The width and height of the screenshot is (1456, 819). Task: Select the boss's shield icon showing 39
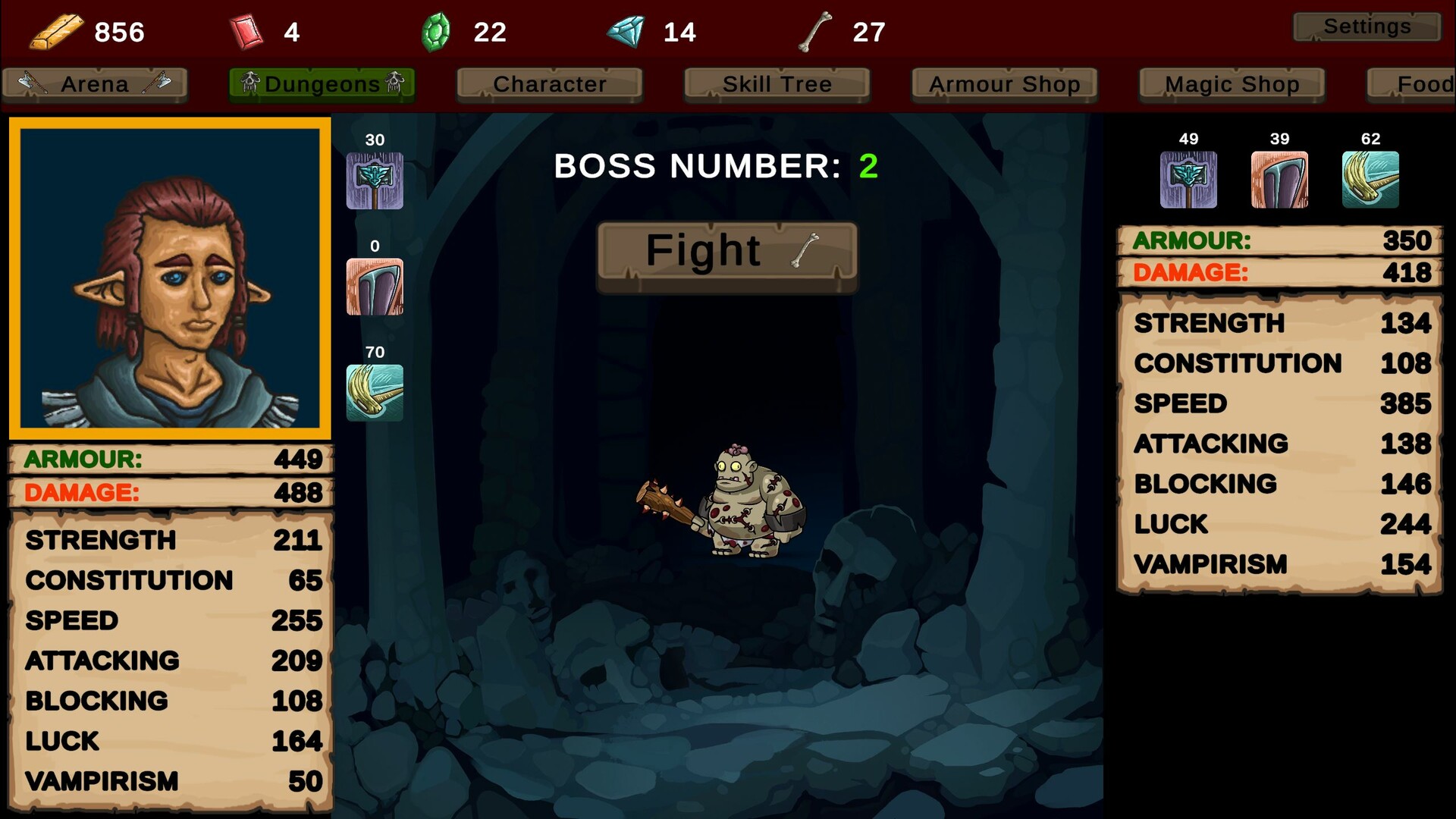pos(1279,180)
